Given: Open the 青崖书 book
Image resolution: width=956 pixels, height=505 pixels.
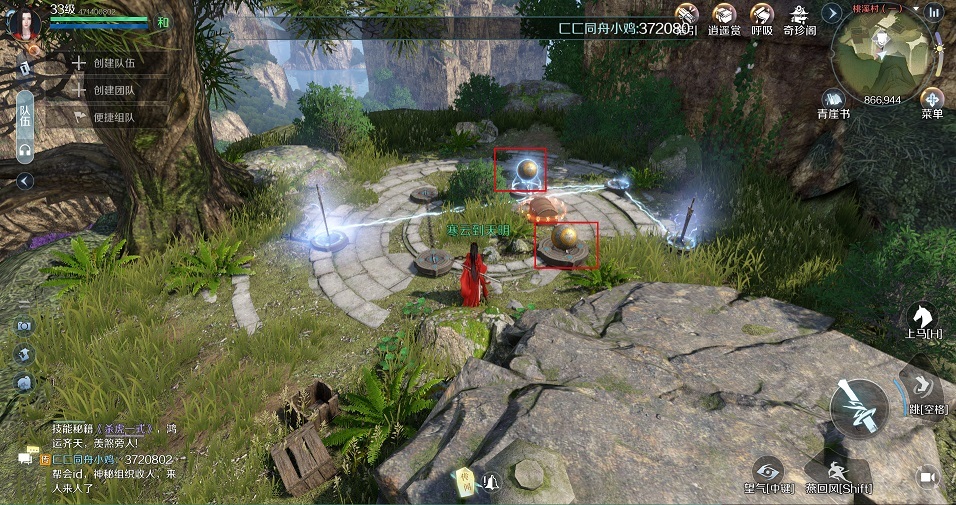Looking at the screenshot, I should pos(835,101).
